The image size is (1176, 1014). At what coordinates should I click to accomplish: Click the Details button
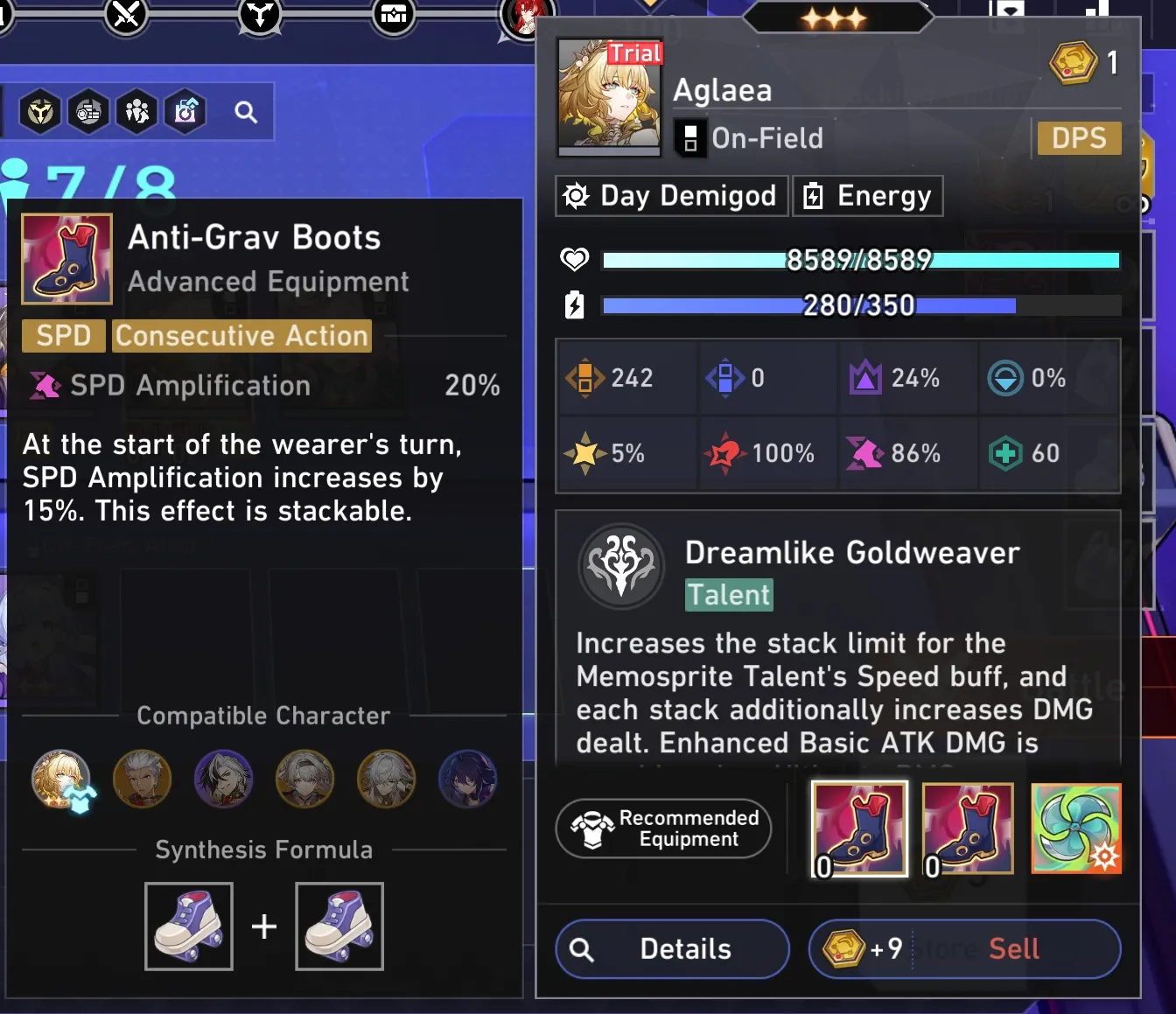[x=671, y=949]
